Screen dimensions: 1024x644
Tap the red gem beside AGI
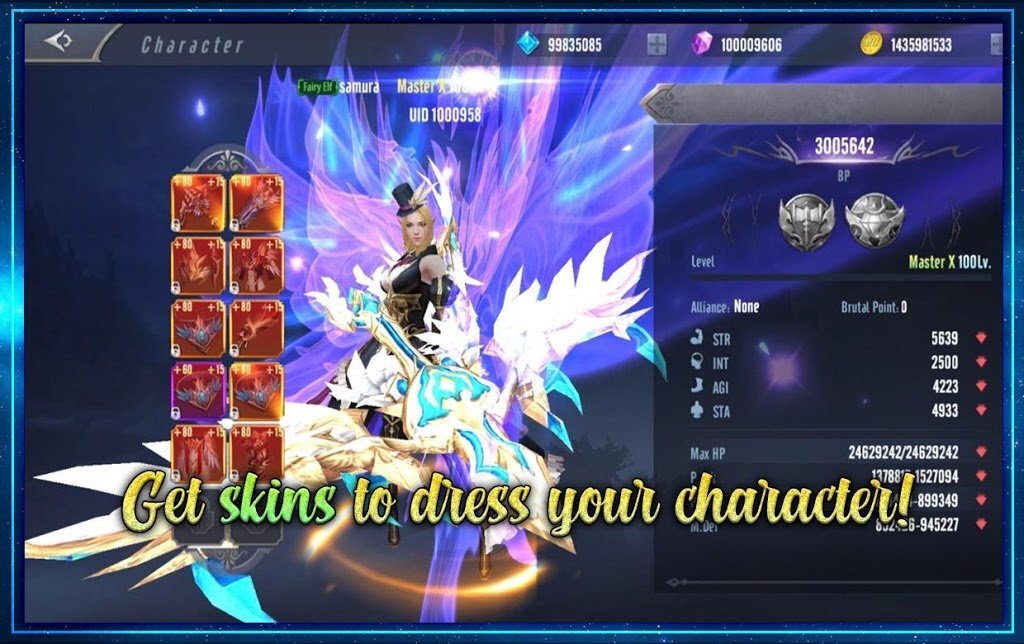tap(980, 387)
